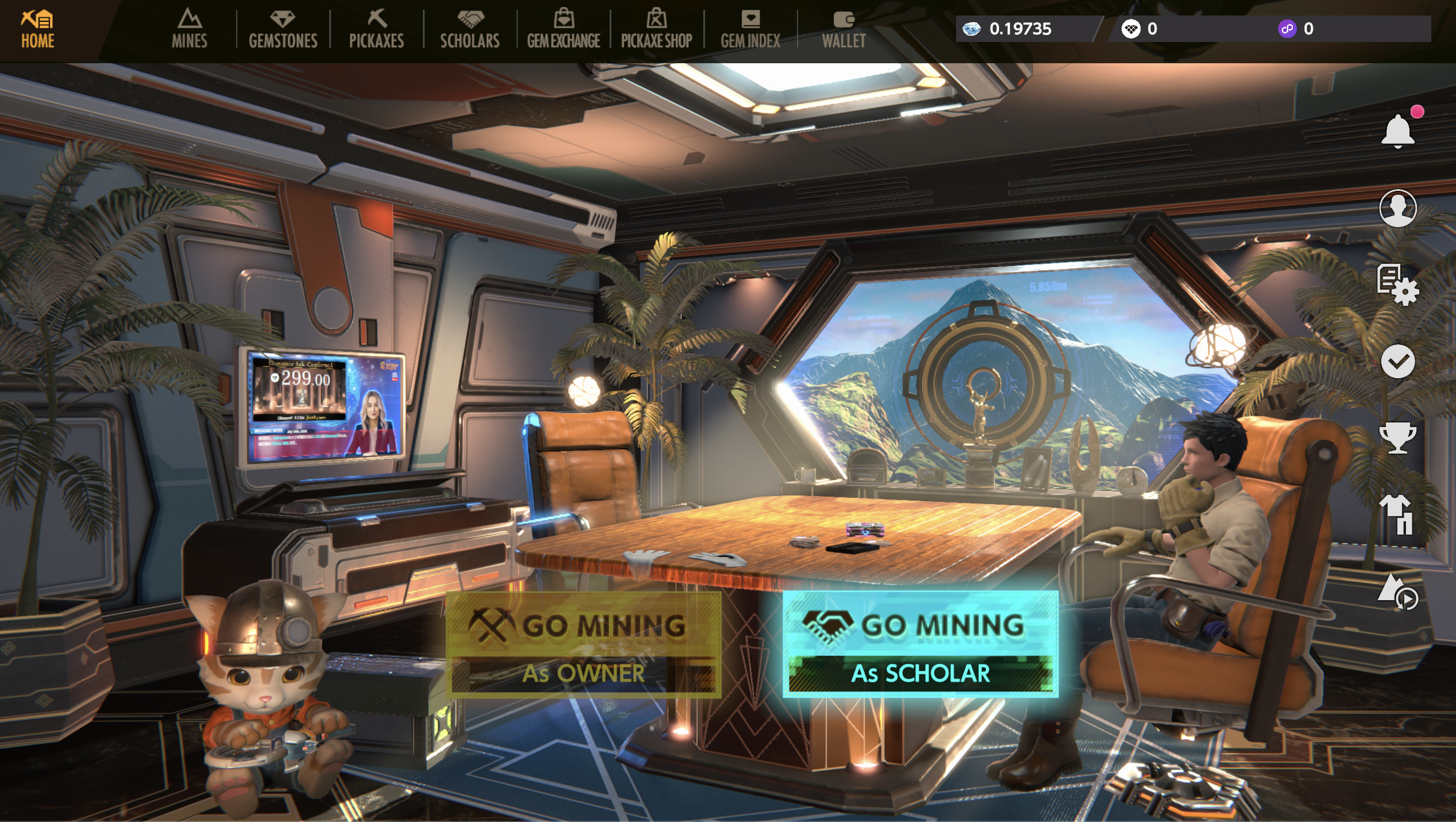Image resolution: width=1456 pixels, height=822 pixels.
Task: Open the Mines section
Action: coord(188,29)
